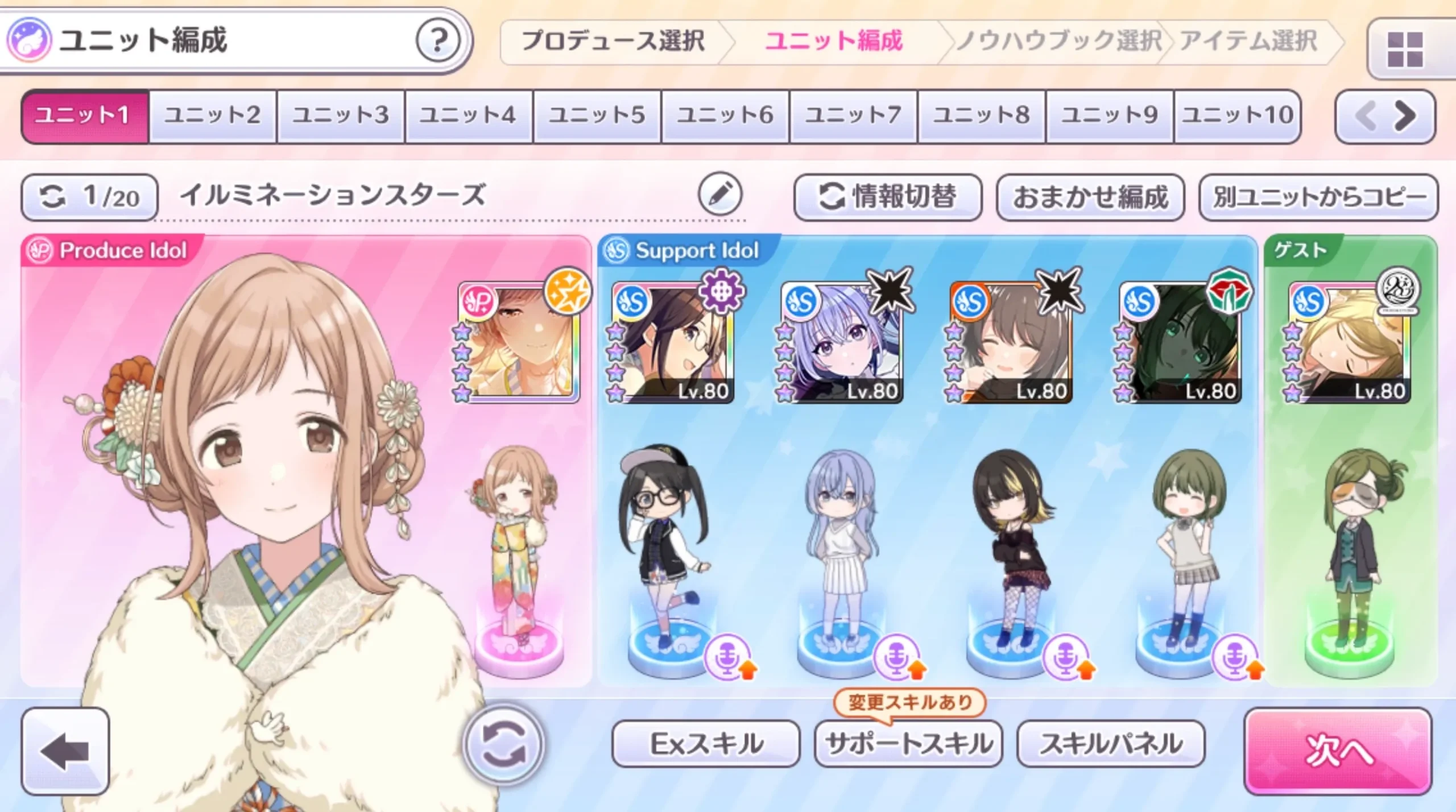1456x812 pixels.
Task: Toggle info display with 情報切替
Action: [887, 197]
